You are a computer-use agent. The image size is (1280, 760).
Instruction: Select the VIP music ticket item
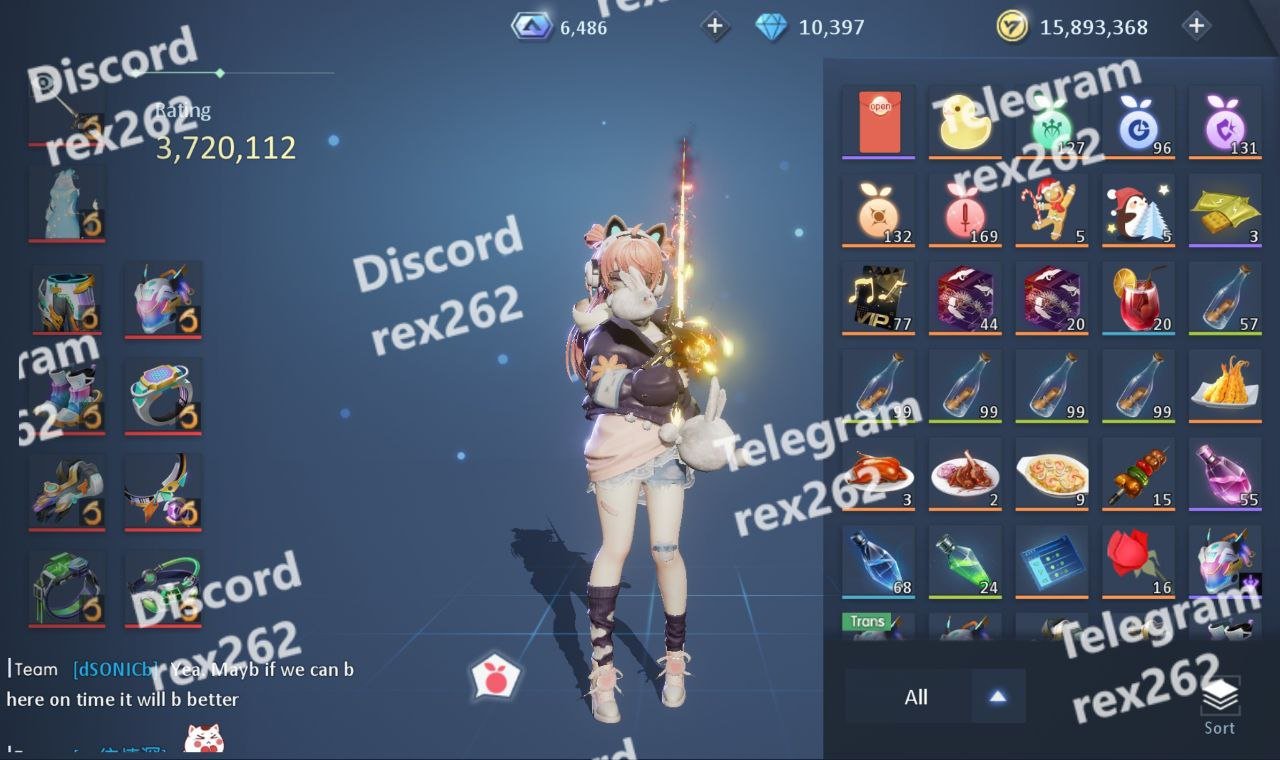coord(879,298)
